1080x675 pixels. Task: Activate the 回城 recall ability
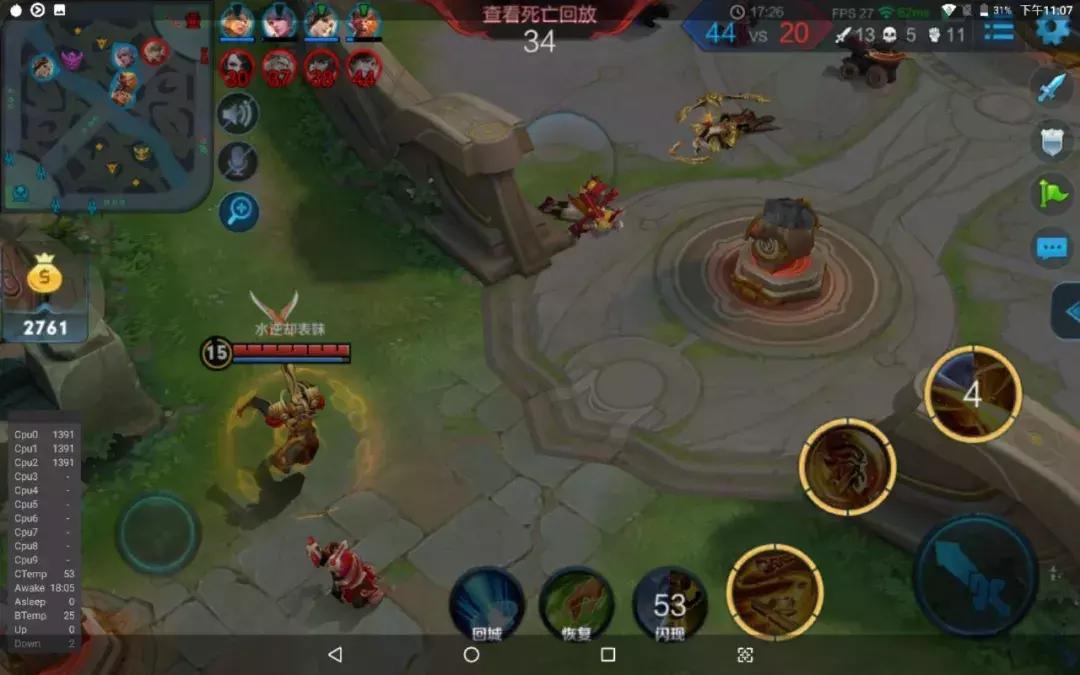click(486, 603)
